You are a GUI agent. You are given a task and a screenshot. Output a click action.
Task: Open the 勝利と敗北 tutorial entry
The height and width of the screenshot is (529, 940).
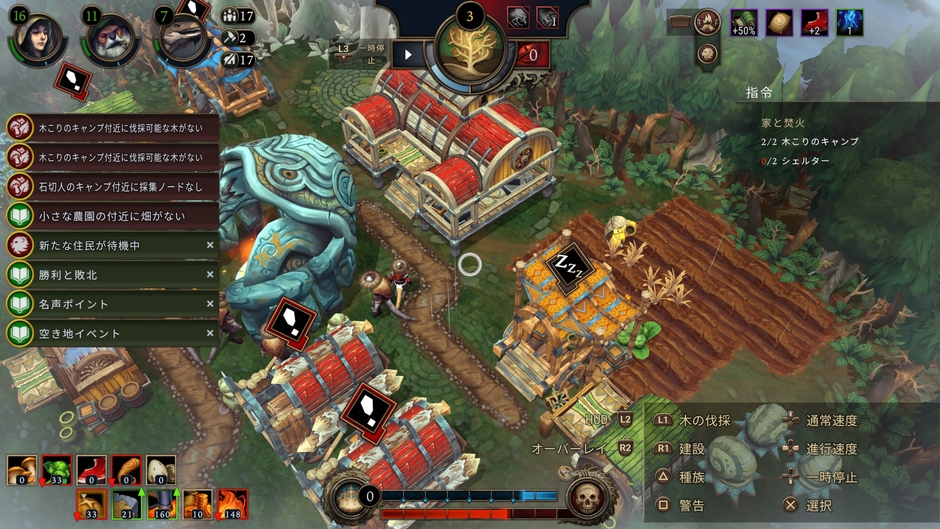point(112,274)
